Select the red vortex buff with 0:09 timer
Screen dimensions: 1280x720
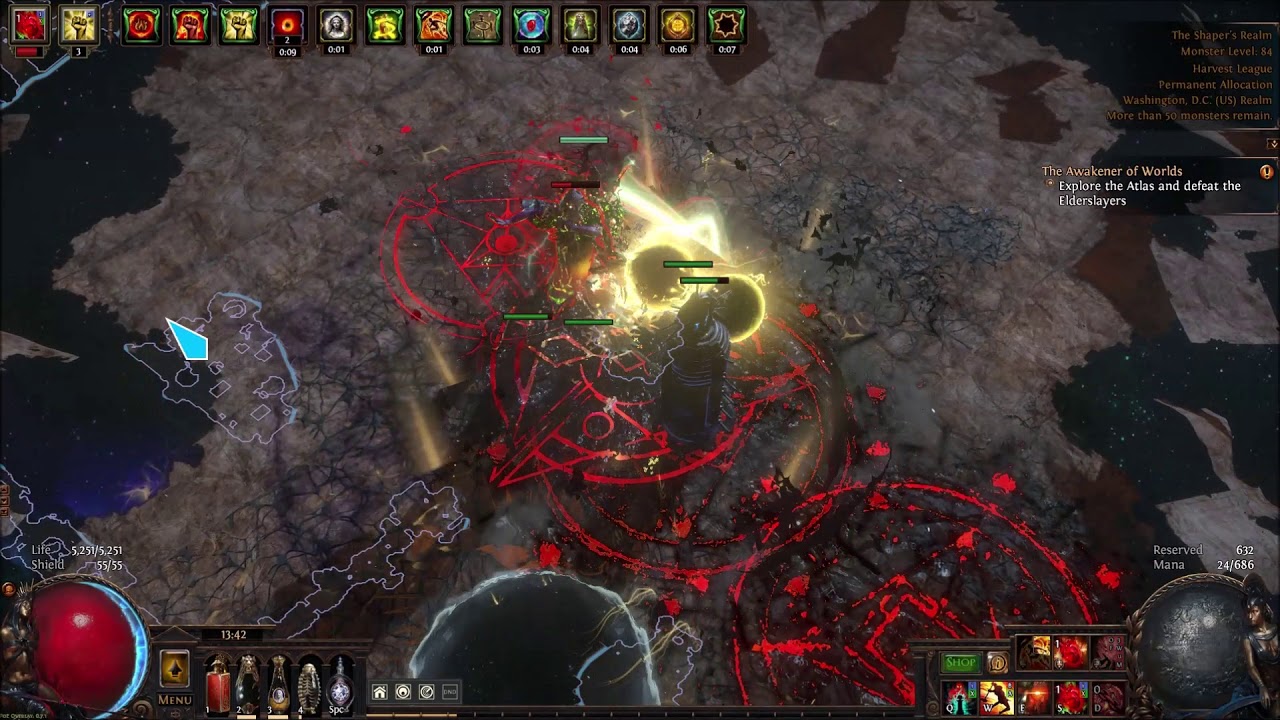pyautogui.click(x=288, y=25)
